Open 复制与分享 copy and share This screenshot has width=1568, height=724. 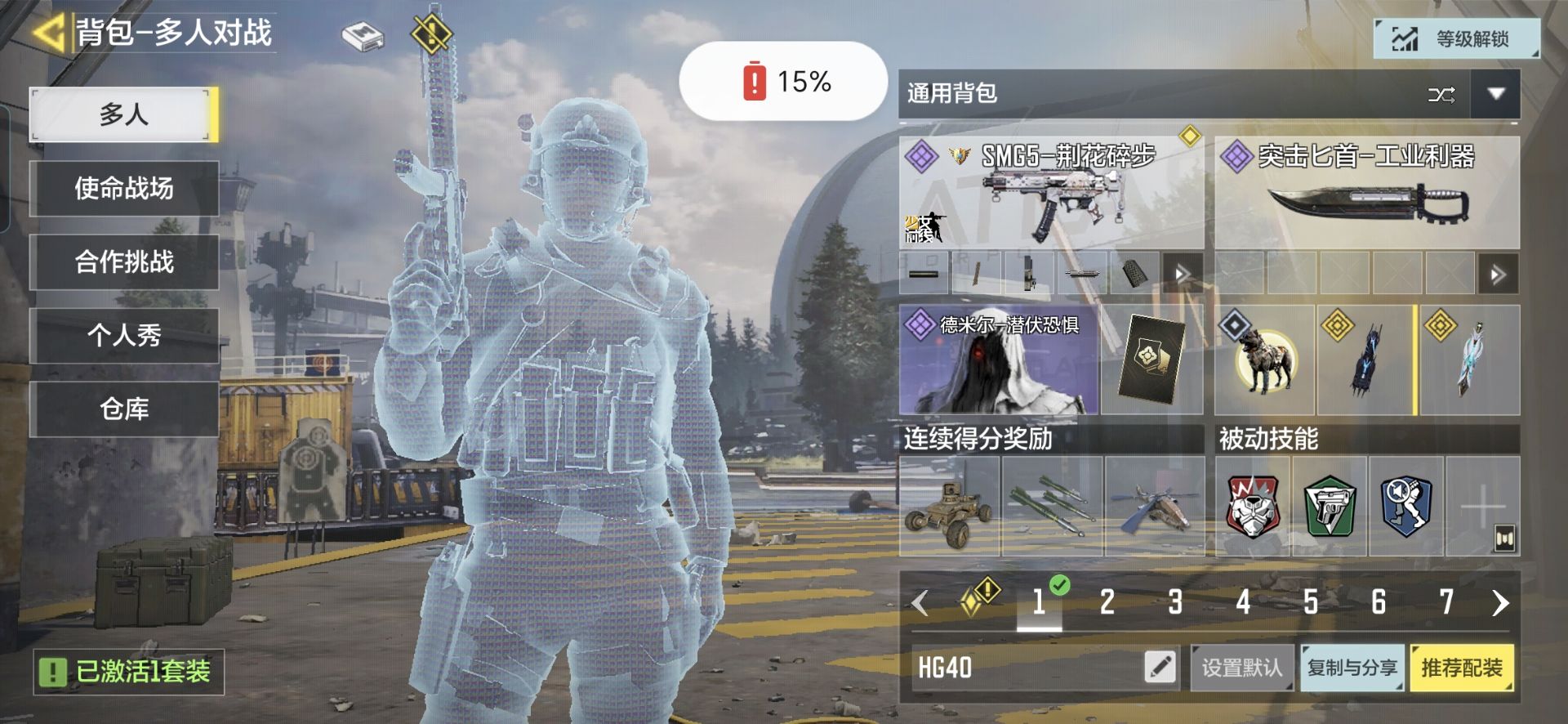coord(1352,668)
